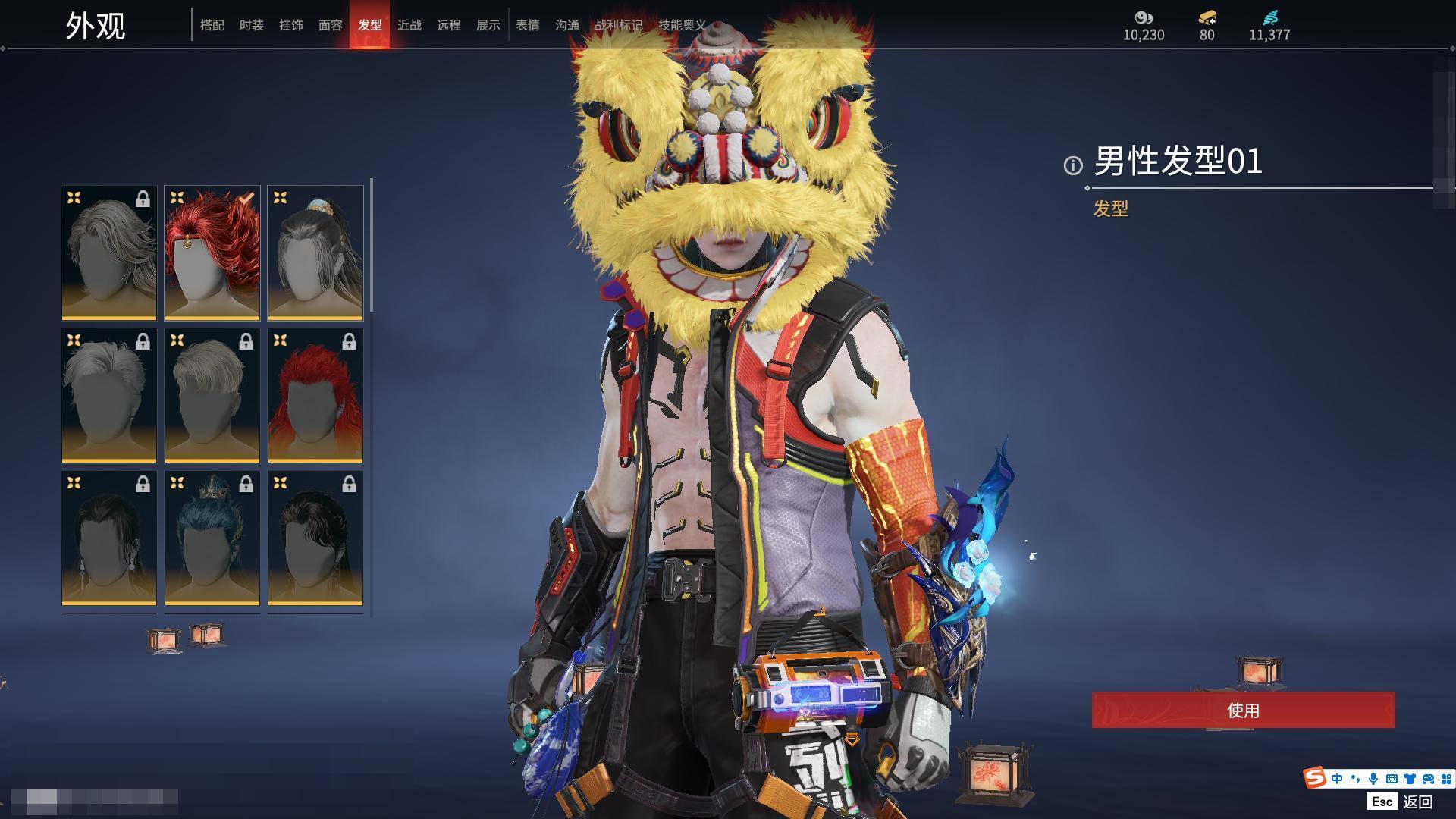The width and height of the screenshot is (1456, 819).
Task: Go to the 面容 tab
Action: [331, 25]
